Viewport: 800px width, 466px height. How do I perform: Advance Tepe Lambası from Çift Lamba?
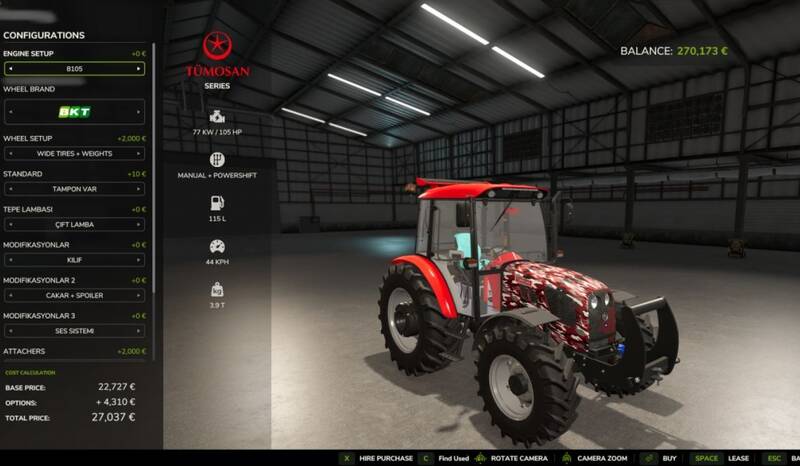point(139,224)
